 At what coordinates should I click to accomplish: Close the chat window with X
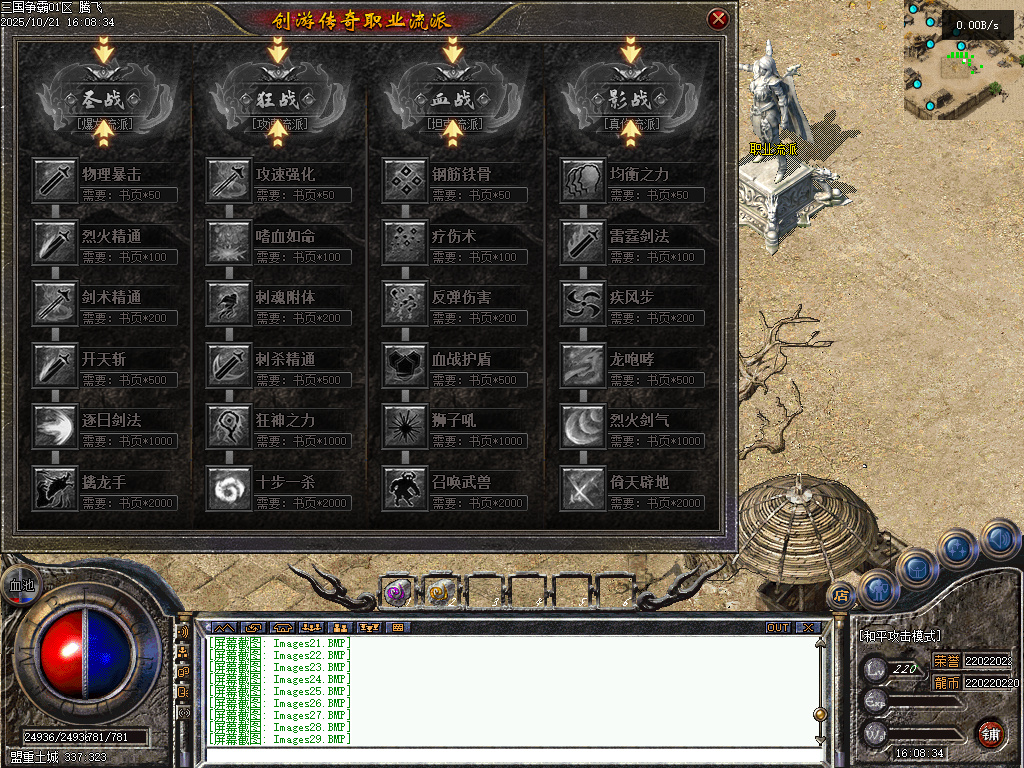coord(808,628)
